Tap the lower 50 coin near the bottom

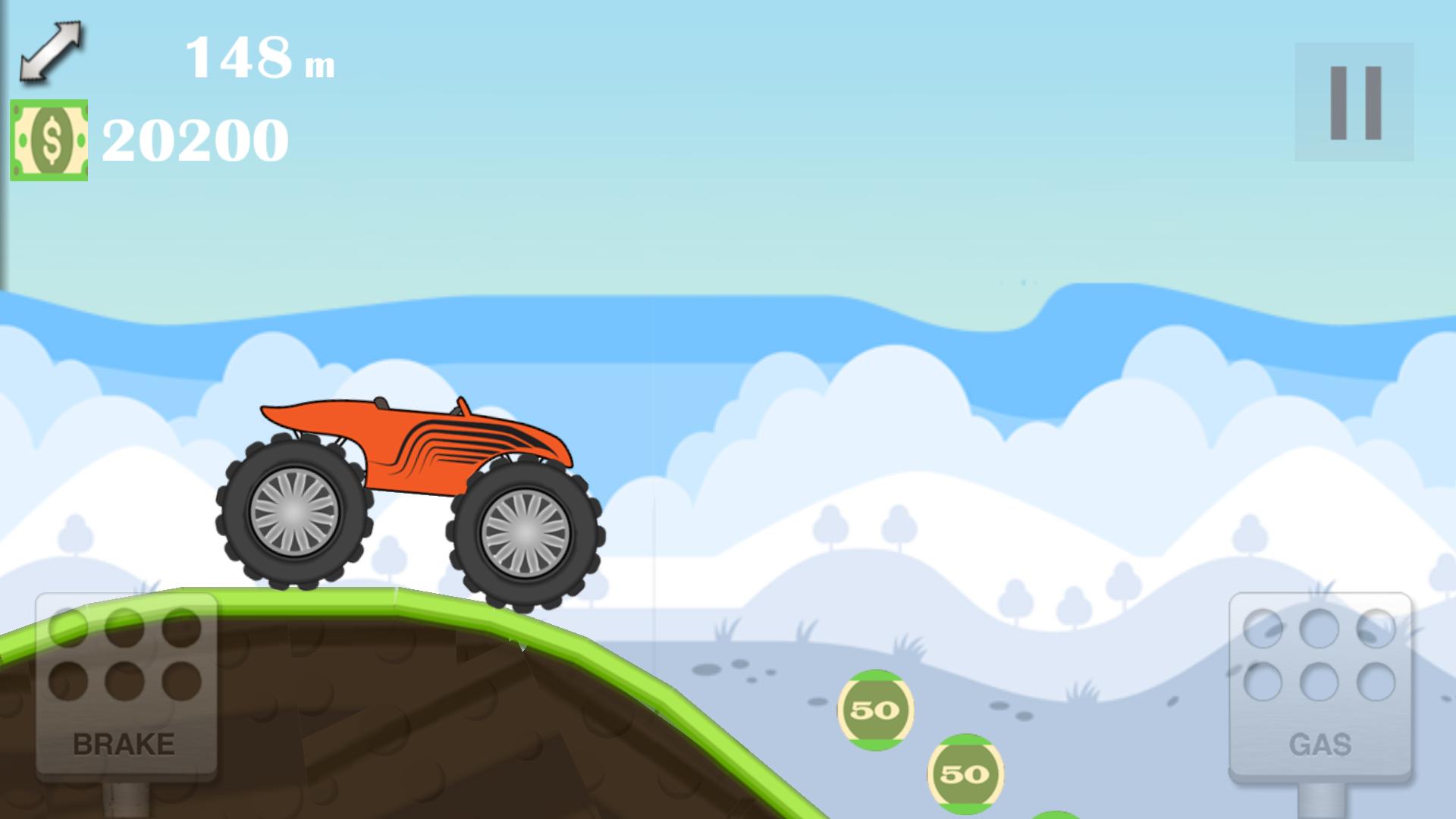click(x=965, y=775)
